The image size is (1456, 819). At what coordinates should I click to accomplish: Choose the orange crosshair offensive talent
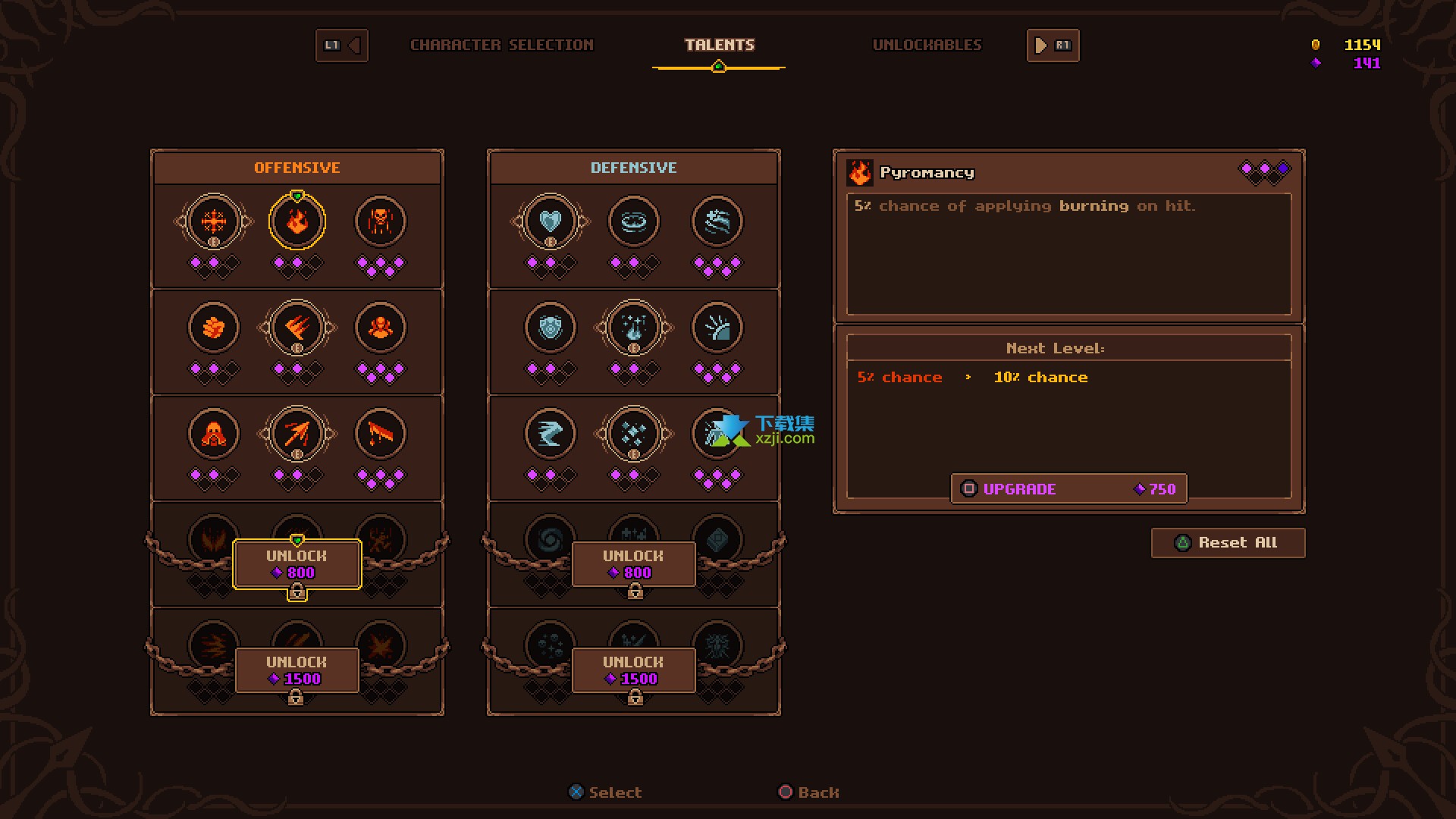[214, 222]
